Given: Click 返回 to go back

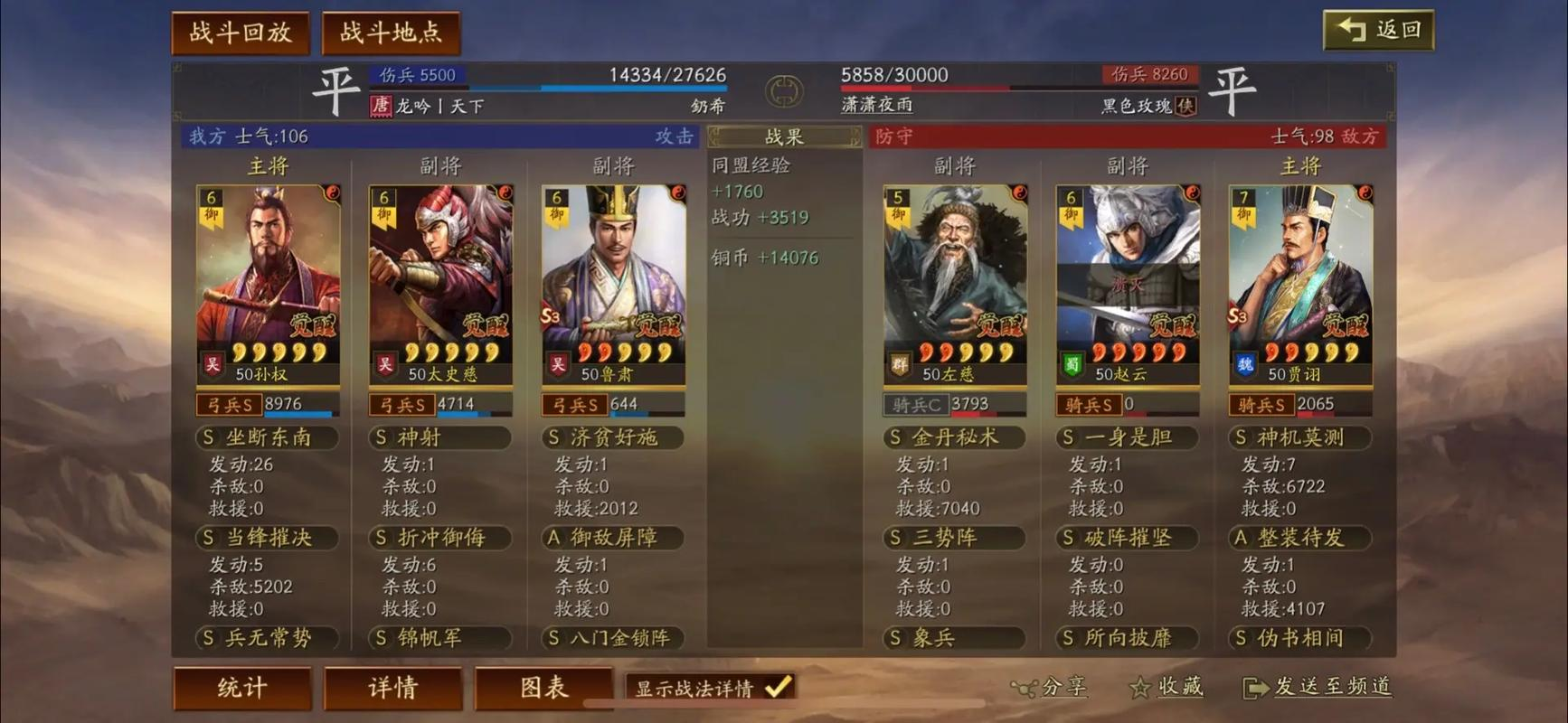Looking at the screenshot, I should [1378, 28].
